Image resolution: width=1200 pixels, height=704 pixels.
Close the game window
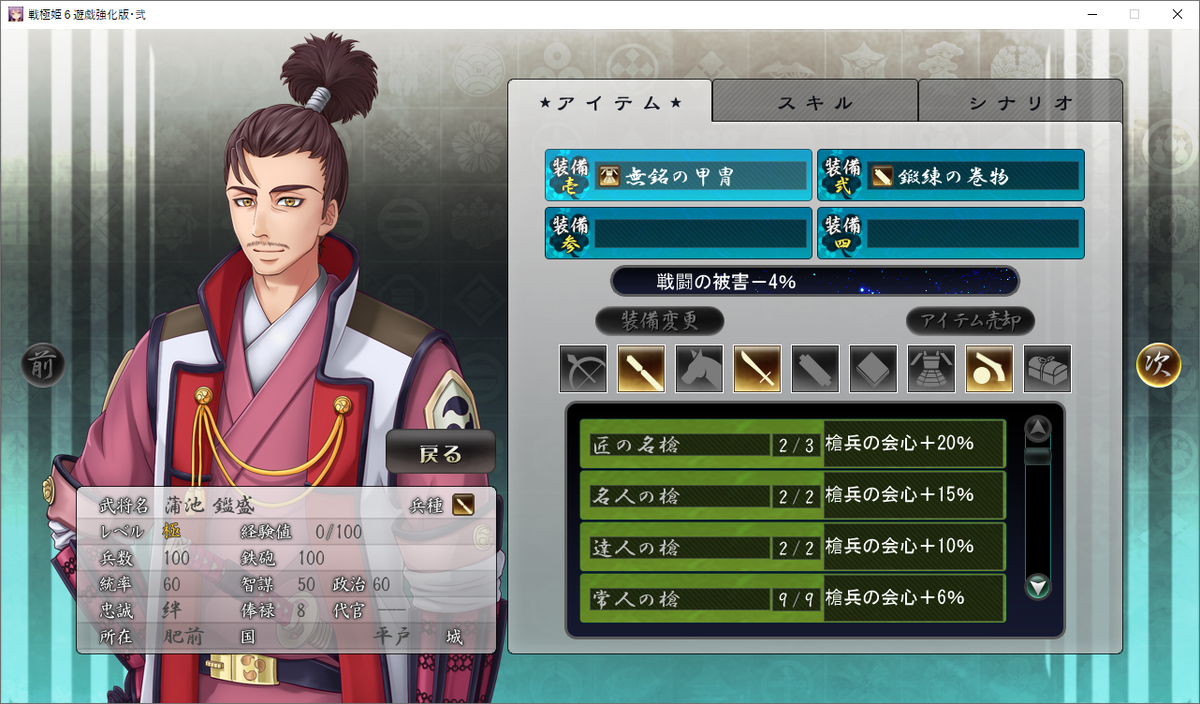pos(1176,15)
